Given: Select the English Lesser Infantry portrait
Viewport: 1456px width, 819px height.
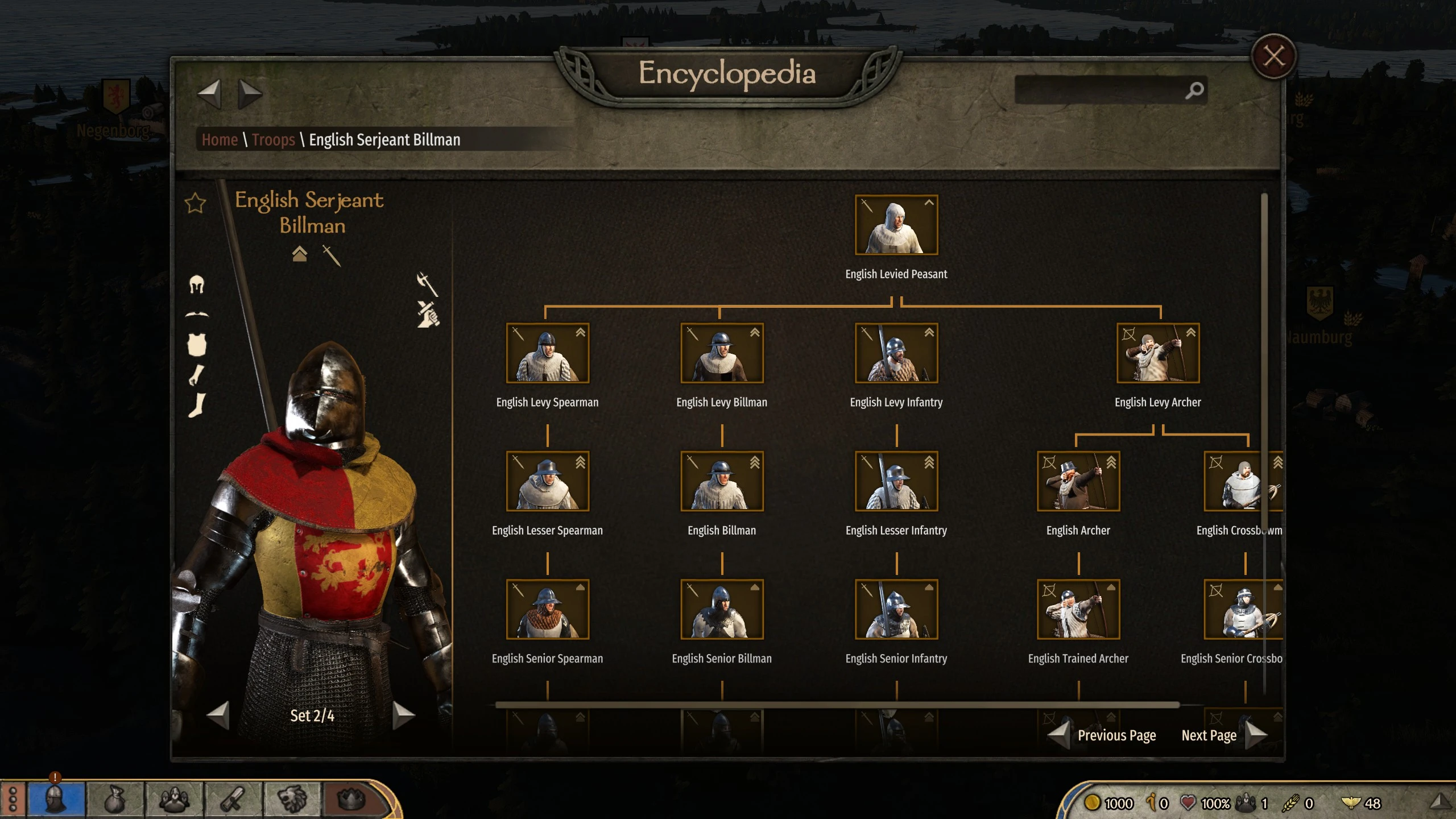Looking at the screenshot, I should coord(896,481).
